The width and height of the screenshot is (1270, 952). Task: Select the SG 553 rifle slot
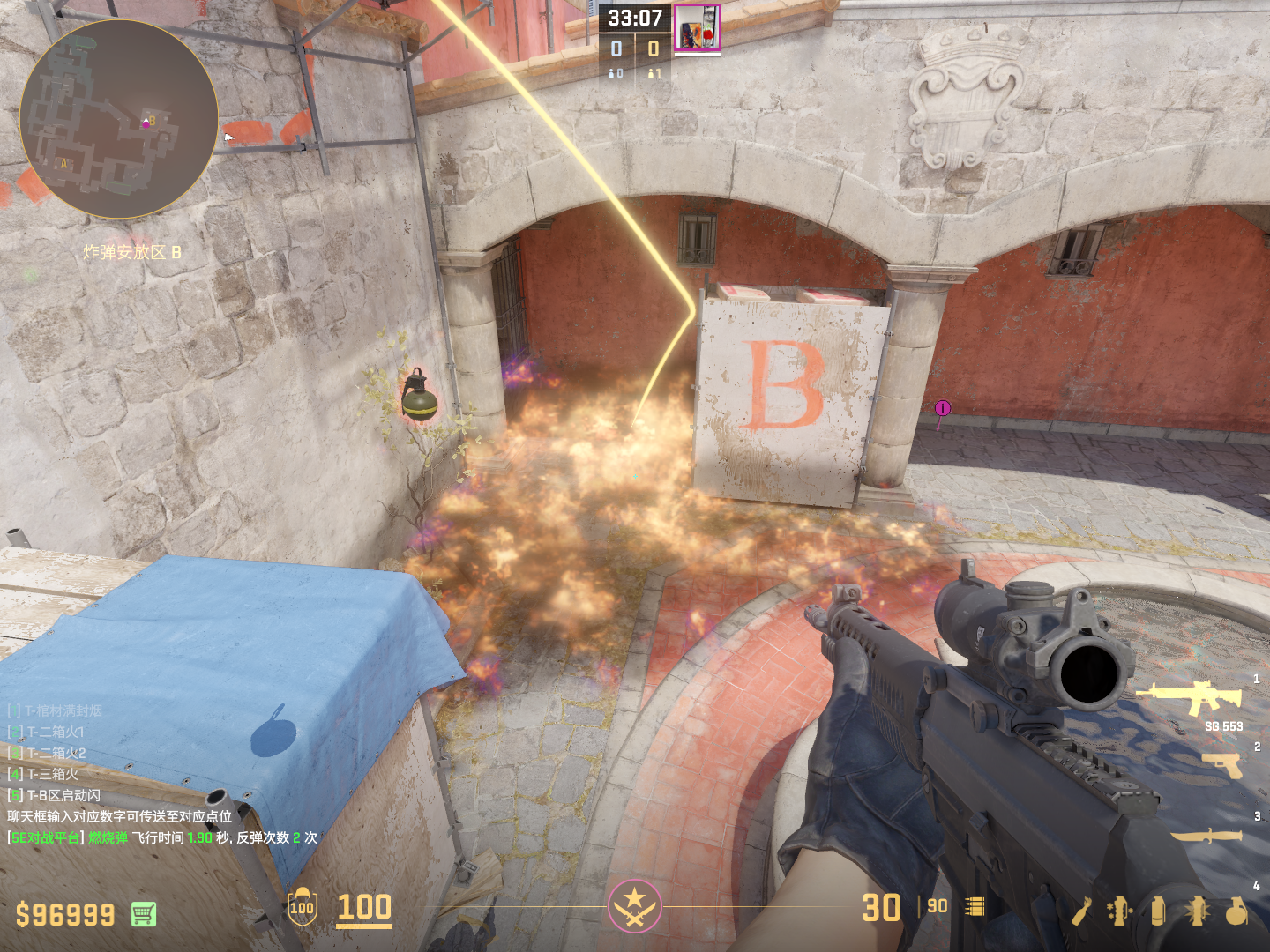tap(1190, 696)
